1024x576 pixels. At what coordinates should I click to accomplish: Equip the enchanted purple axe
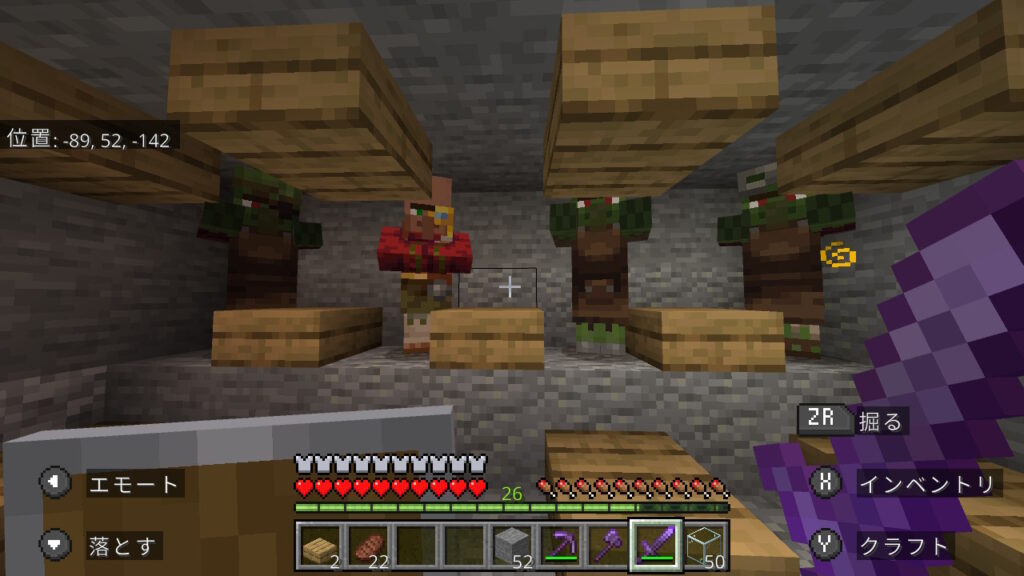click(608, 544)
